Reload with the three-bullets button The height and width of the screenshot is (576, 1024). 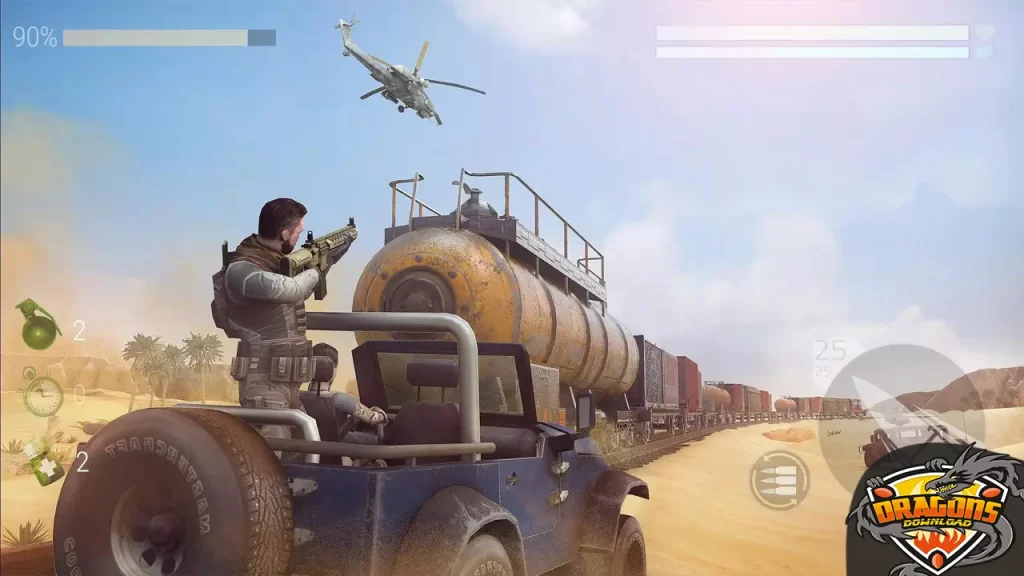tap(779, 479)
